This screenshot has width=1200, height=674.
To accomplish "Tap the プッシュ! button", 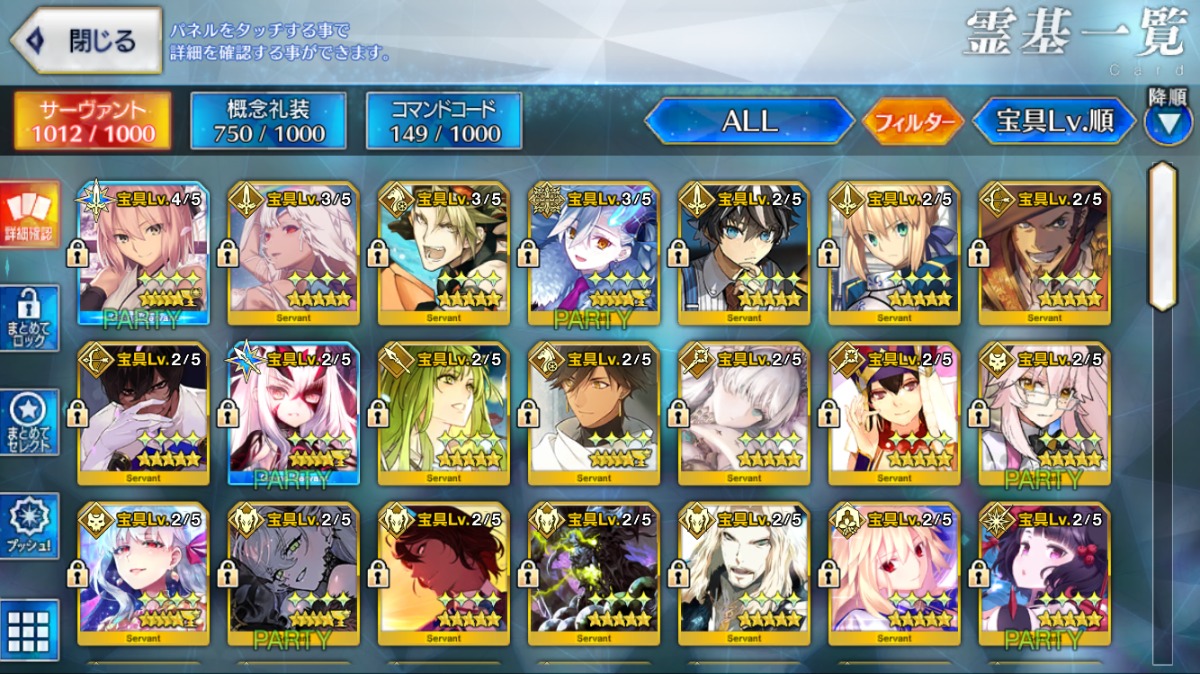I will pos(29,526).
